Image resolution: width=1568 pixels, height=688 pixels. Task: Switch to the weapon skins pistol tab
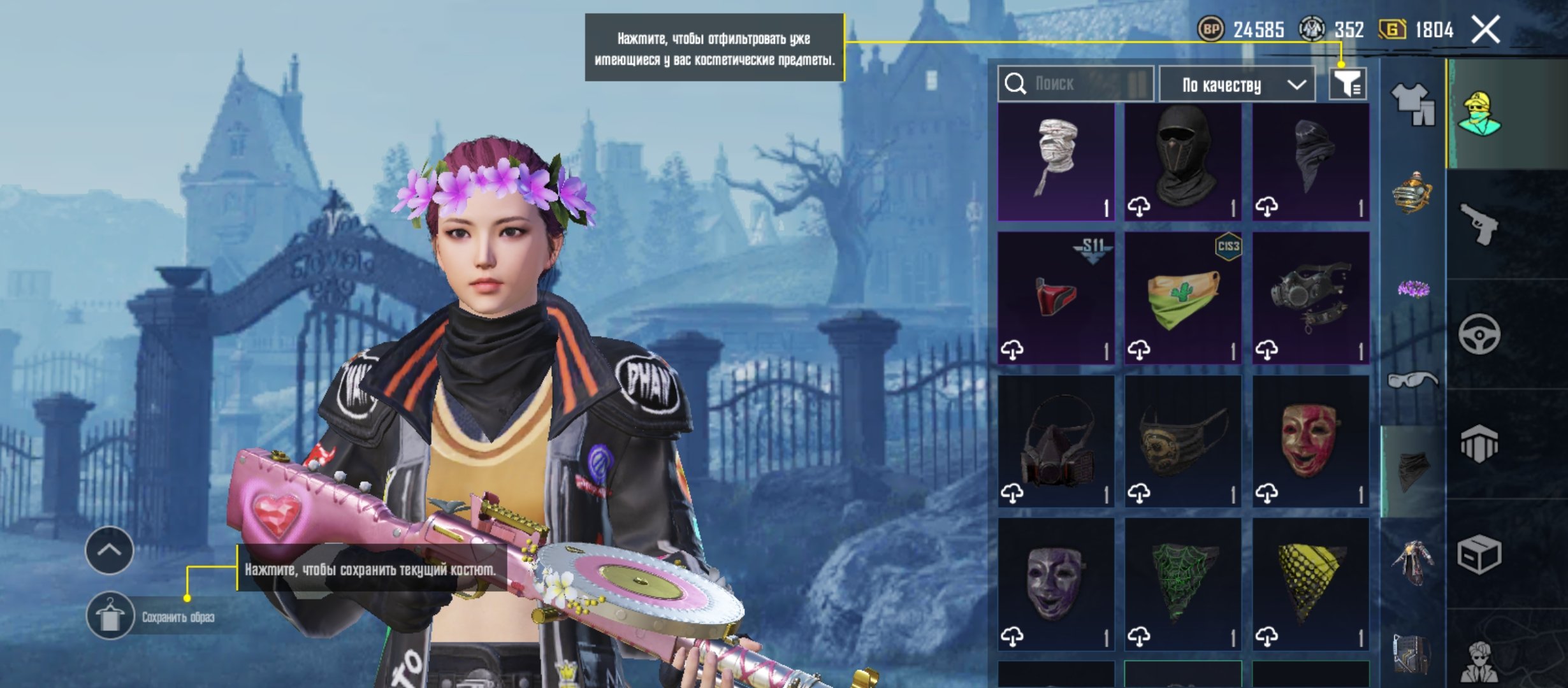point(1479,224)
